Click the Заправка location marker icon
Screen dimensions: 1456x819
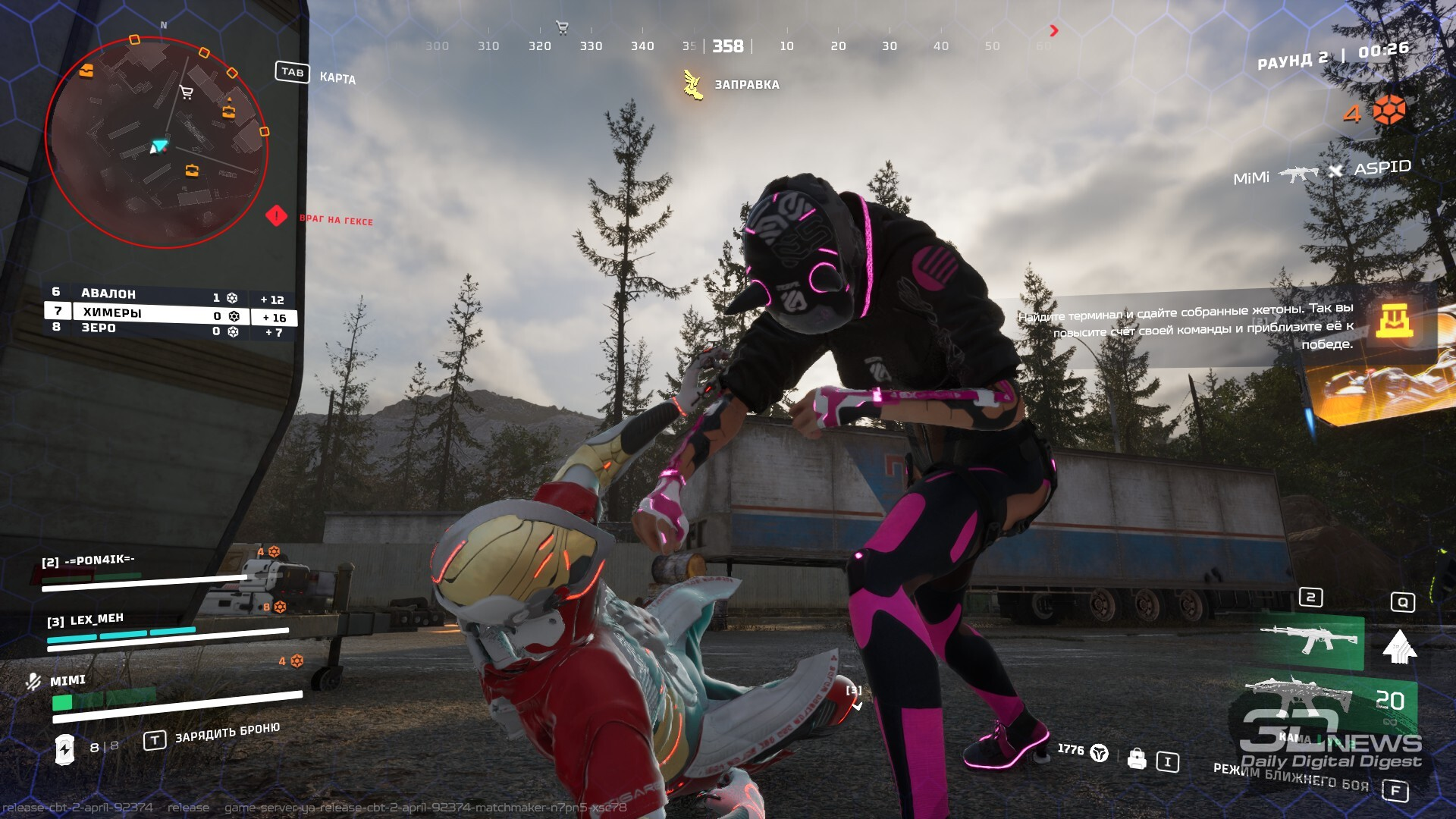click(x=692, y=85)
